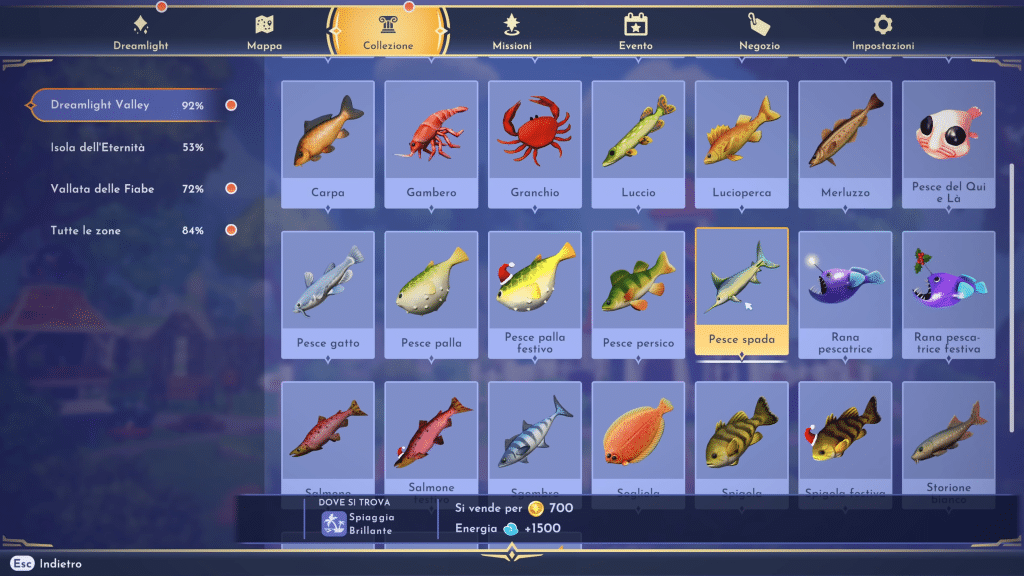The width and height of the screenshot is (1024, 576).
Task: Open the Missioni tab
Action: (x=512, y=32)
